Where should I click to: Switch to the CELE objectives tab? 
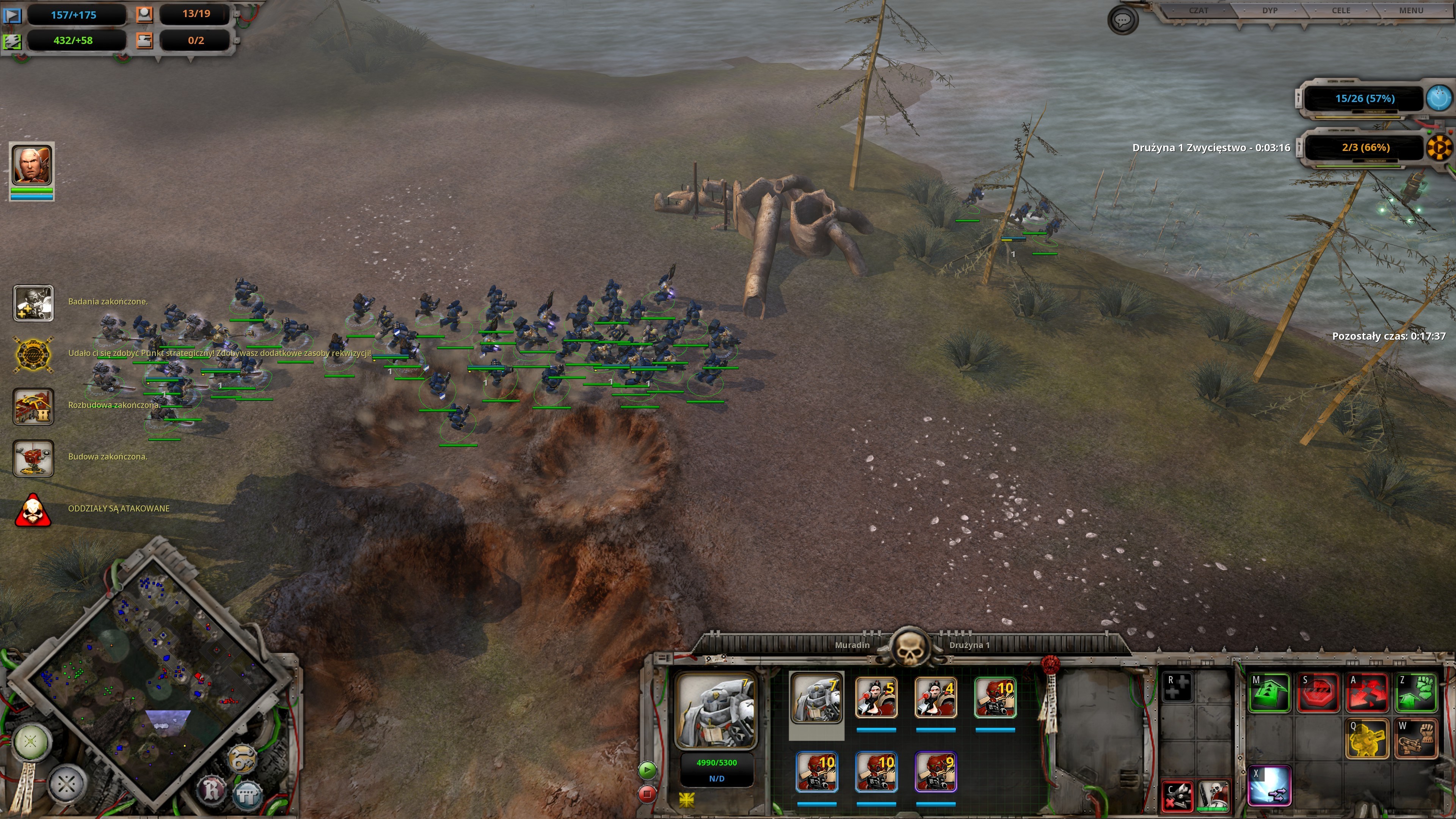click(1341, 11)
